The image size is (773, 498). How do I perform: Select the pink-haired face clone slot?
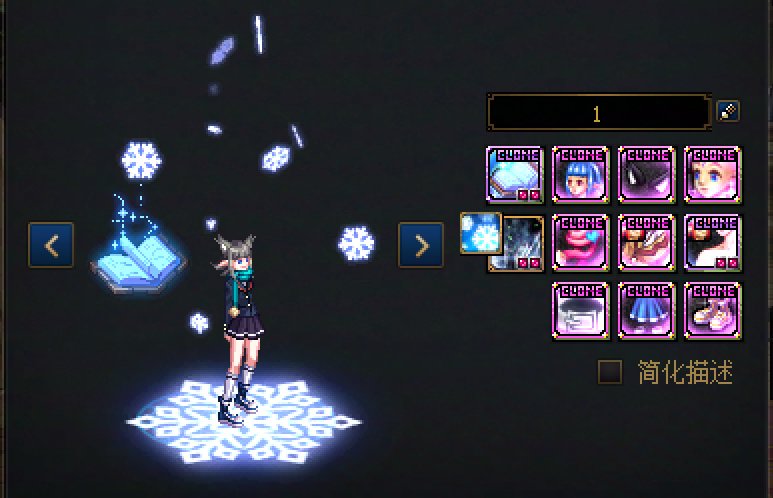(x=711, y=174)
